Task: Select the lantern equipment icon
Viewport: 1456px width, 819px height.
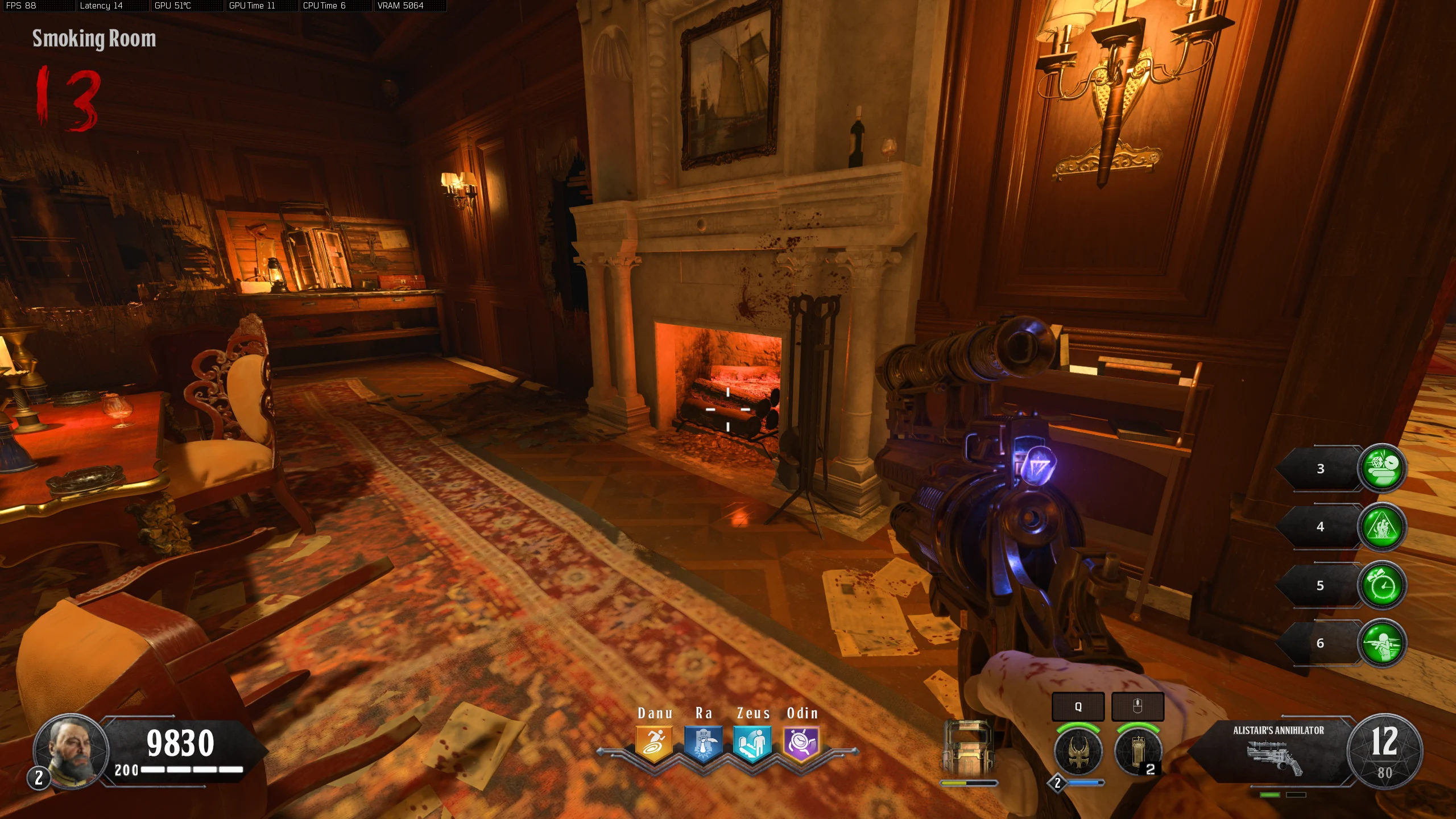Action: (x=1138, y=751)
